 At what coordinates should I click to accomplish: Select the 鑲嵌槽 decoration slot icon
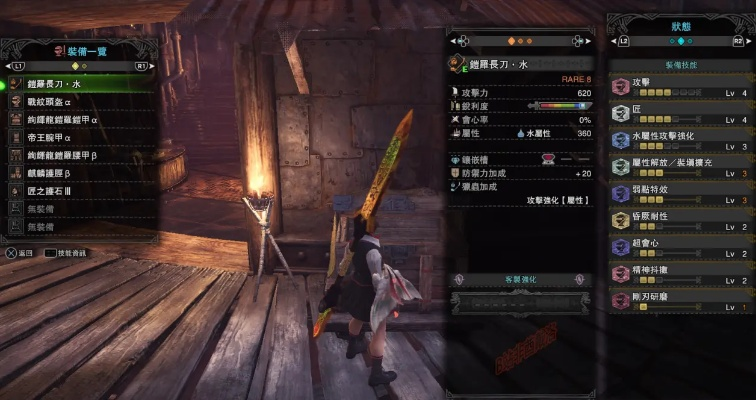(549, 159)
